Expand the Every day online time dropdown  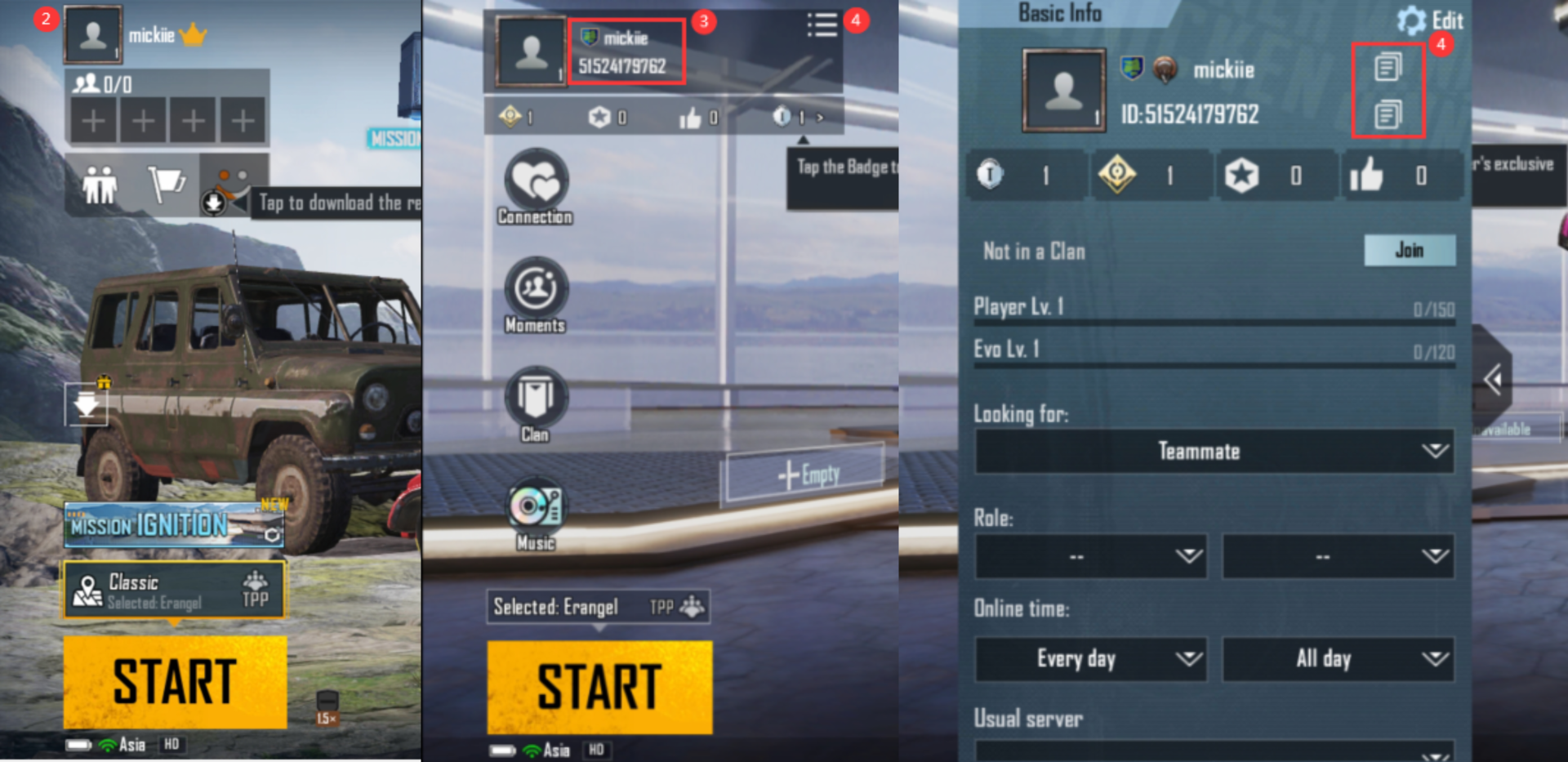(1090, 658)
